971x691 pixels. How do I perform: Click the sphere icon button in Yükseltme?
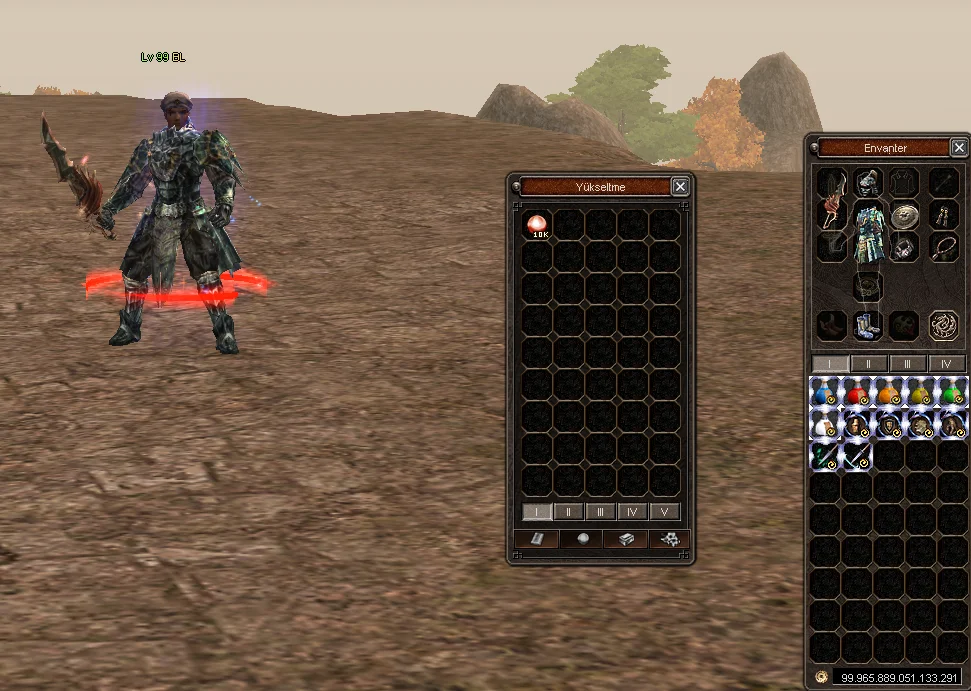pos(580,539)
